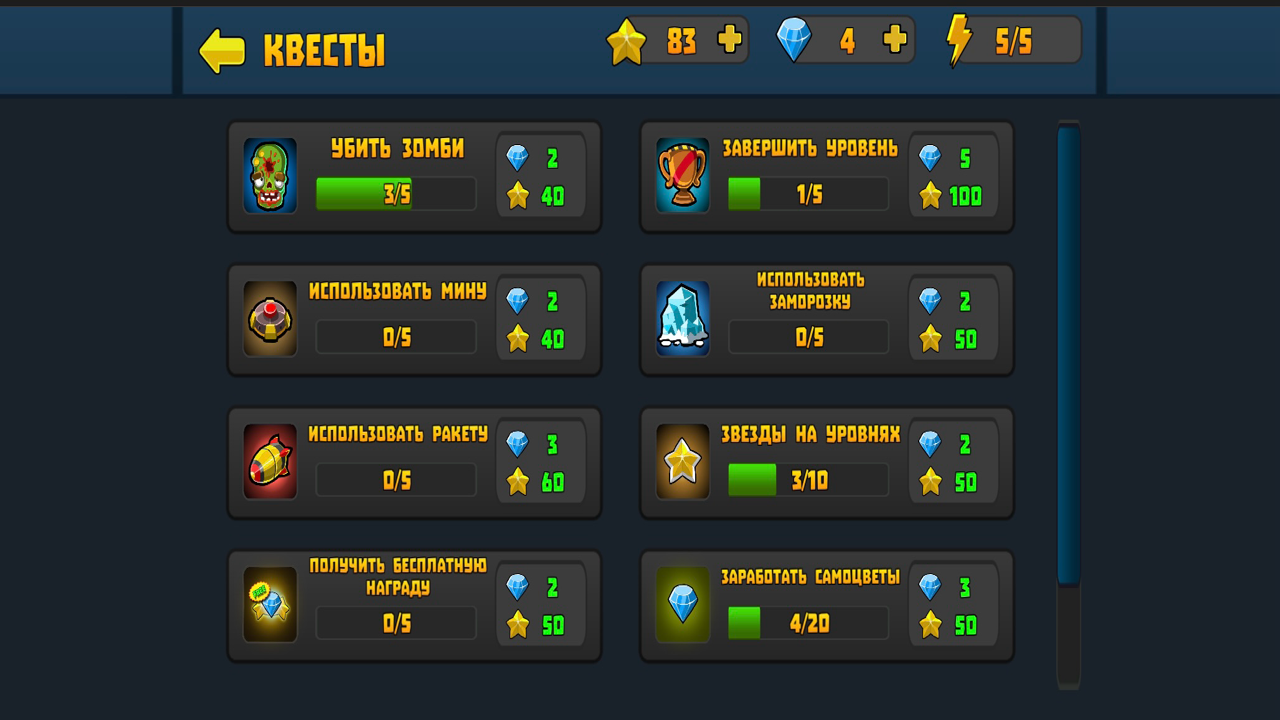This screenshot has height=720, width=1280.
Task: Select the diamond icon on 'Заработать самоцветы' quest
Action: pos(682,606)
